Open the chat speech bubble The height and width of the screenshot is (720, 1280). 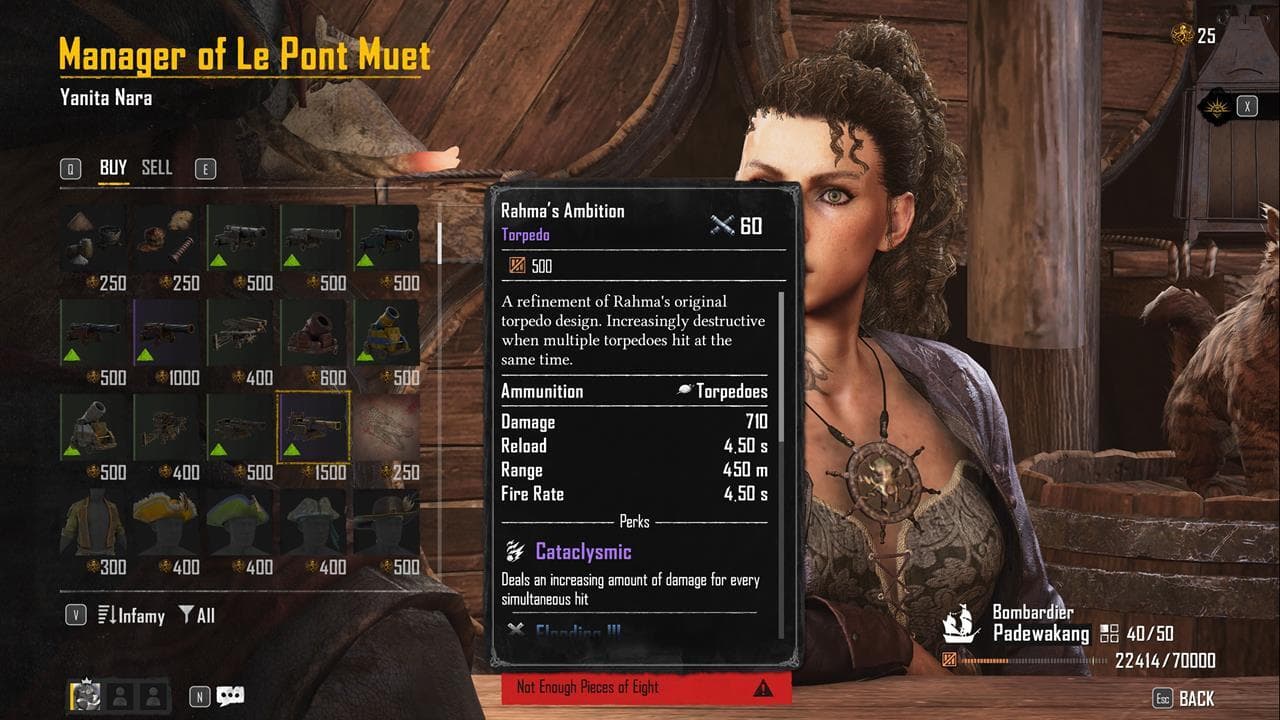(230, 696)
